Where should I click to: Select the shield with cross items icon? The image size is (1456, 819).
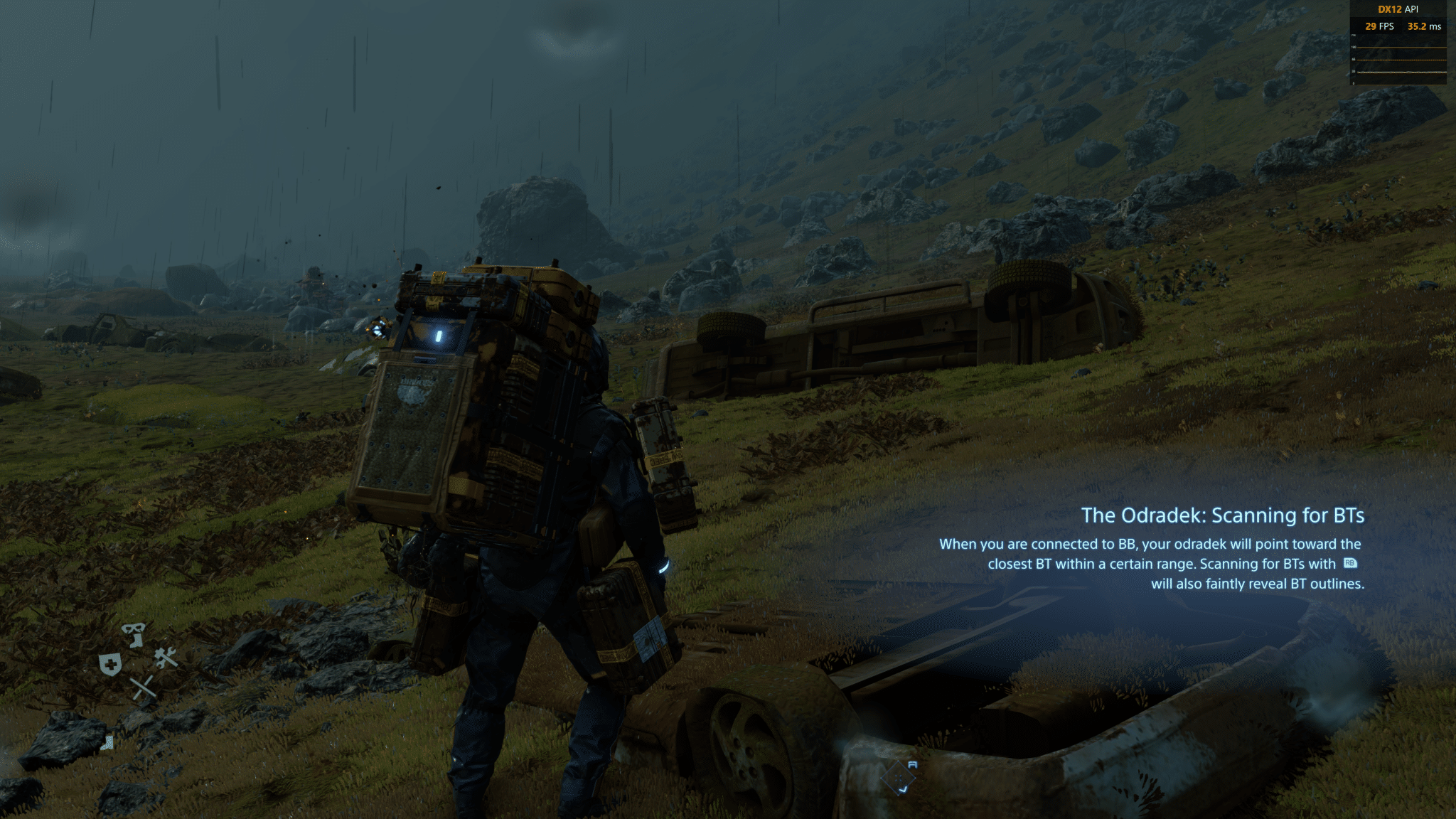[x=110, y=665]
